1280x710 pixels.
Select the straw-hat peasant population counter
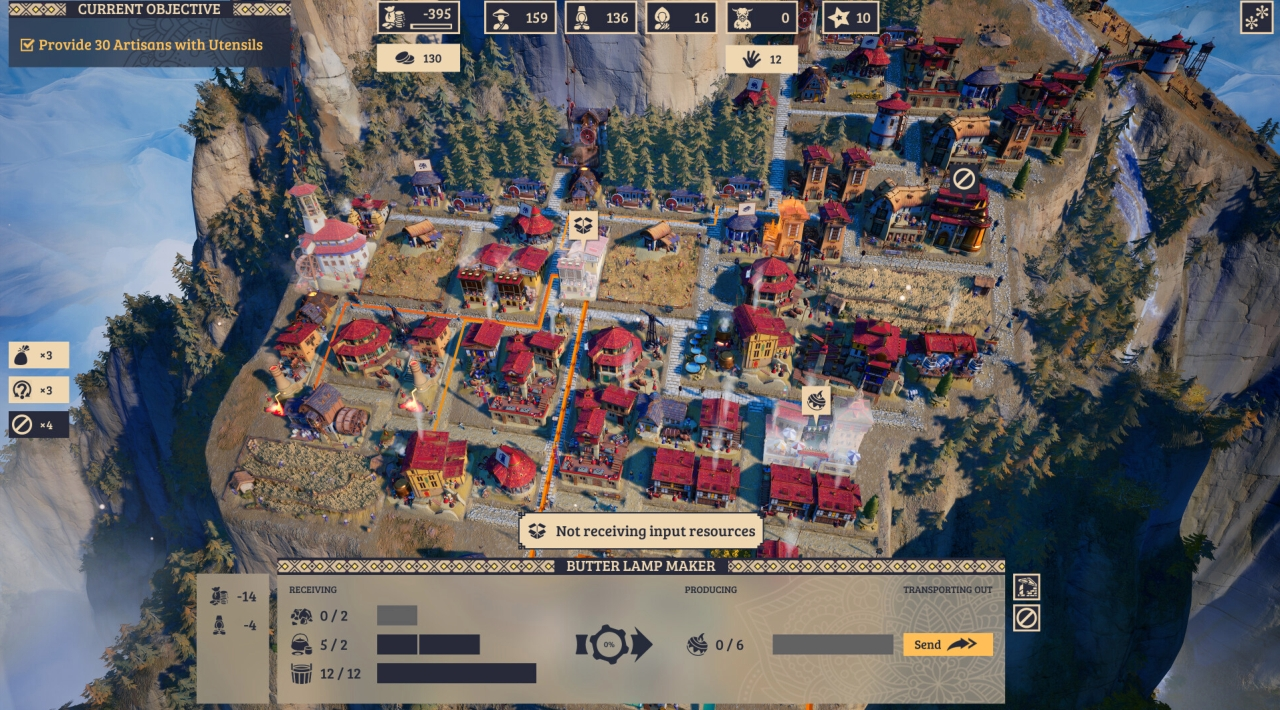[520, 17]
